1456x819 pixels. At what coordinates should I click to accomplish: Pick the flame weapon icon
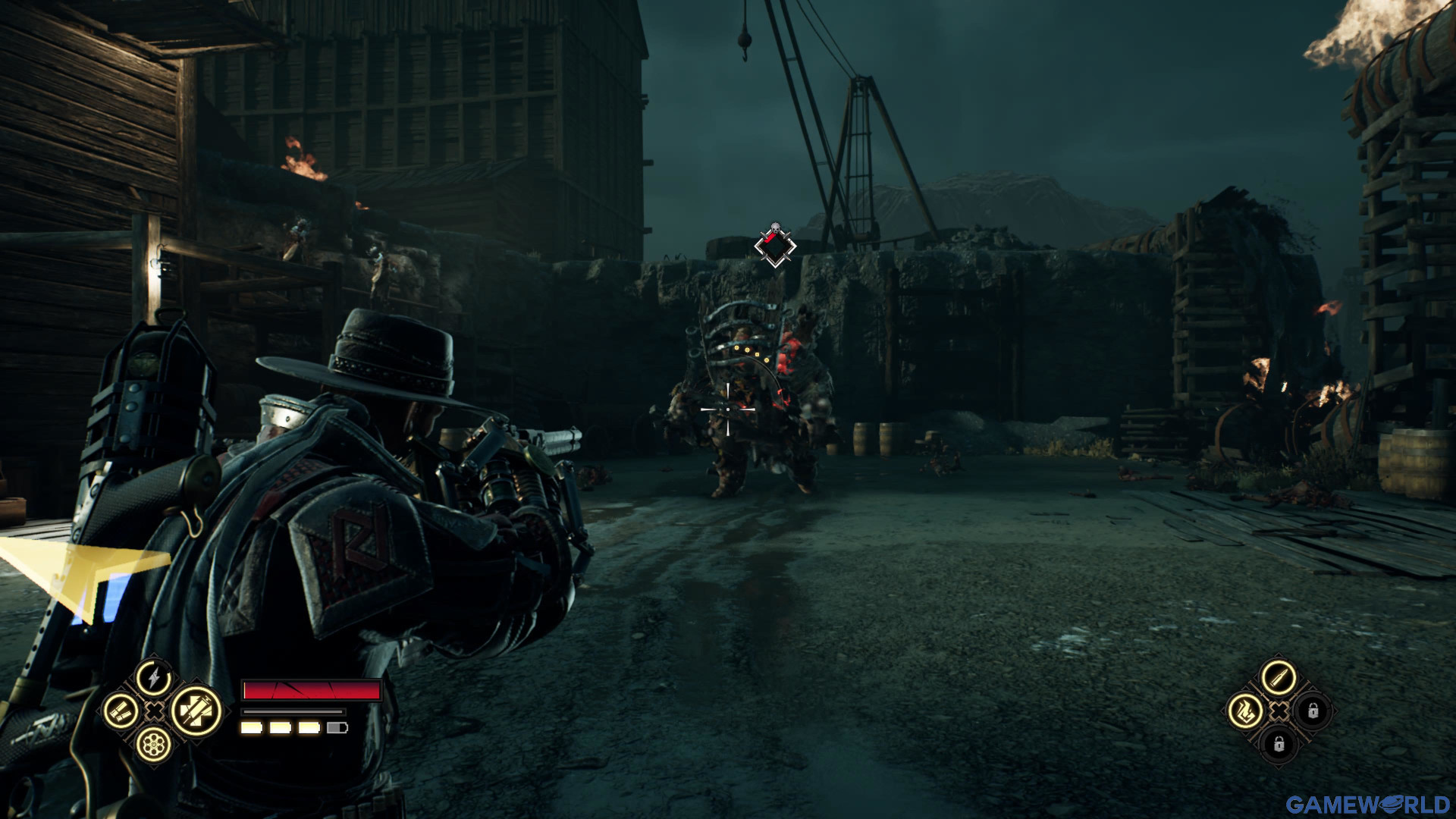click(x=1245, y=711)
